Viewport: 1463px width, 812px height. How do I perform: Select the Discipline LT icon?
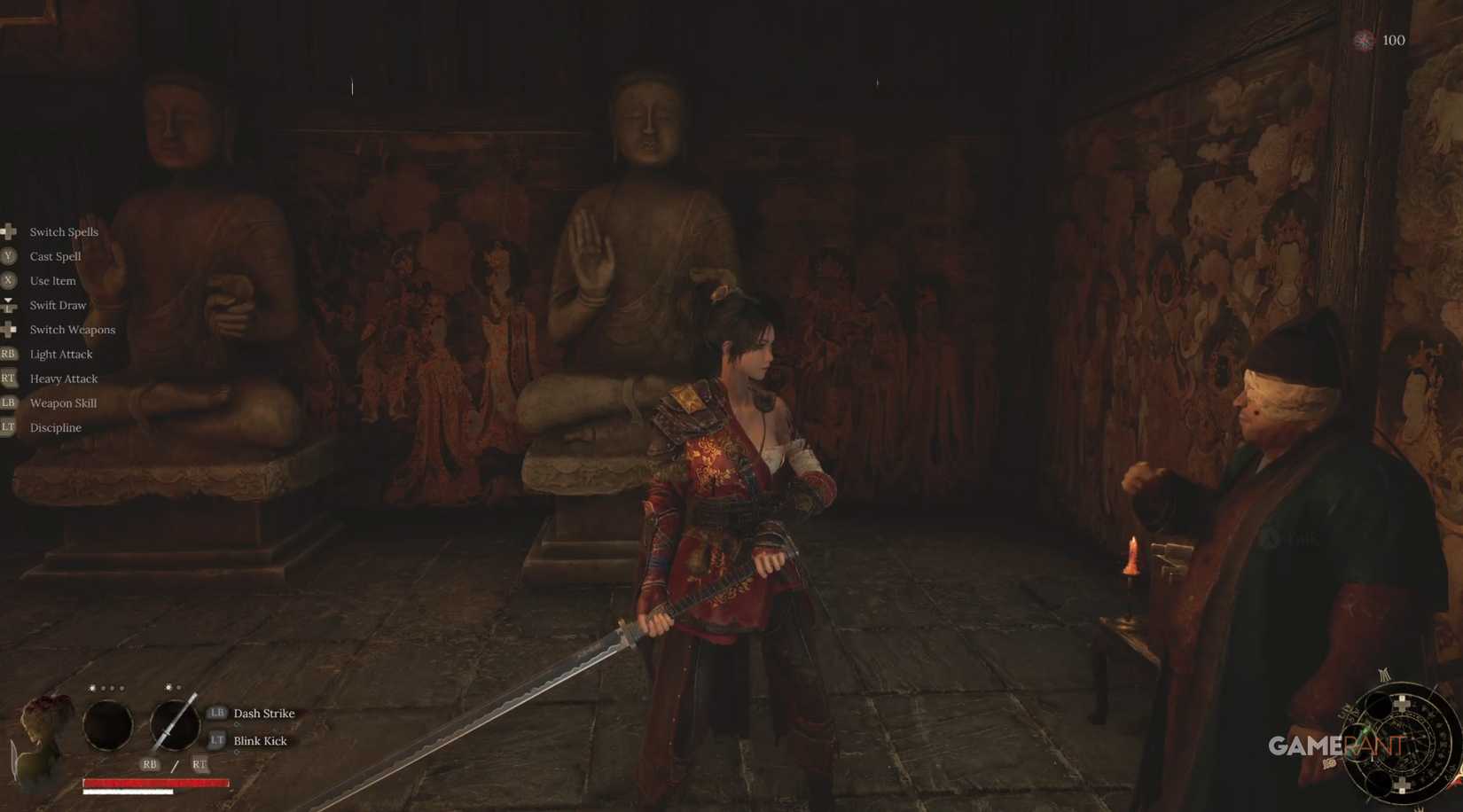[9, 427]
